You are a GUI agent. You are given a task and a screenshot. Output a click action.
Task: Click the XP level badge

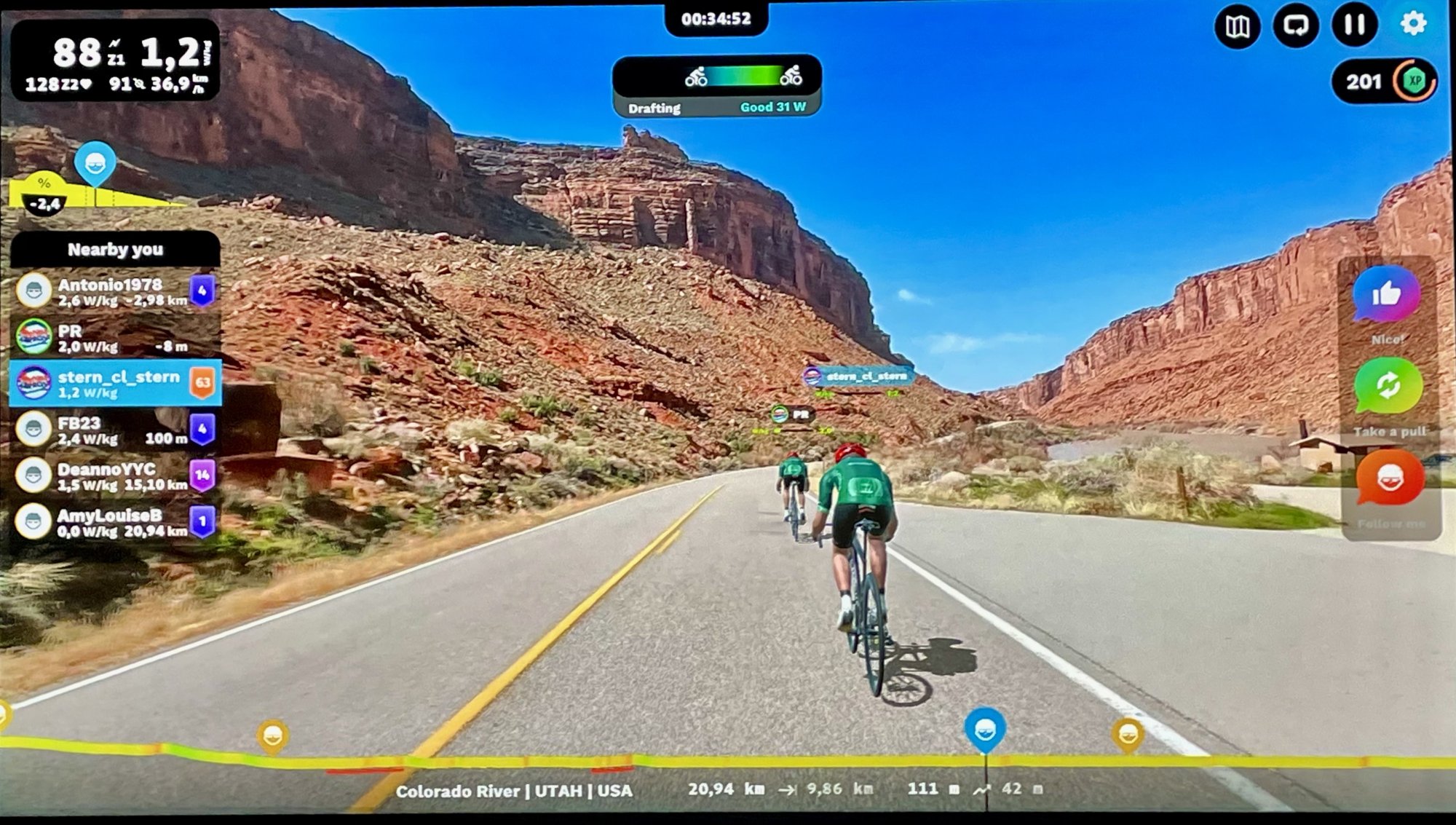(1414, 82)
